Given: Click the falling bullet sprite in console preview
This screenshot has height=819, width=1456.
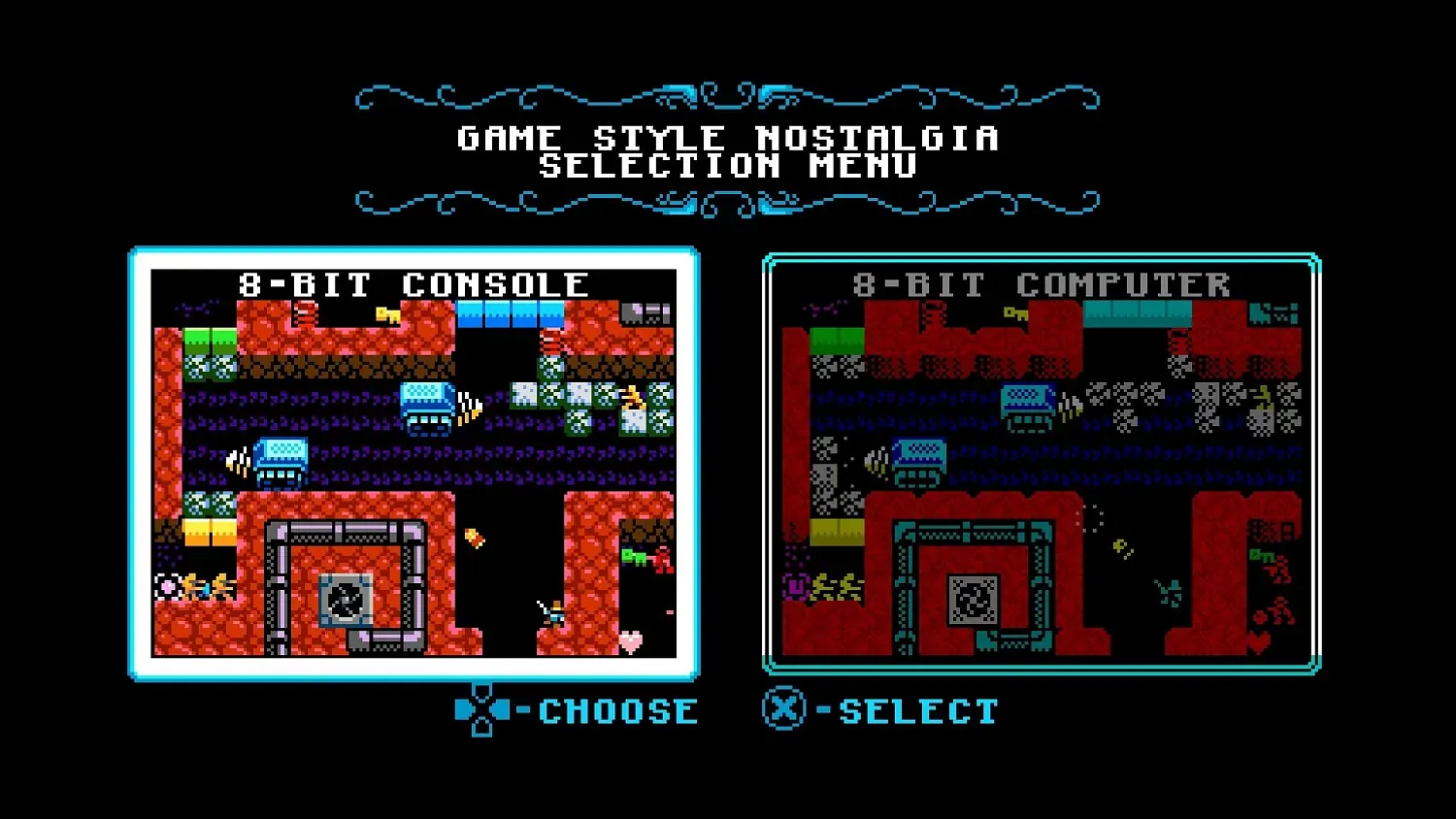Looking at the screenshot, I should pyautogui.click(x=473, y=536).
